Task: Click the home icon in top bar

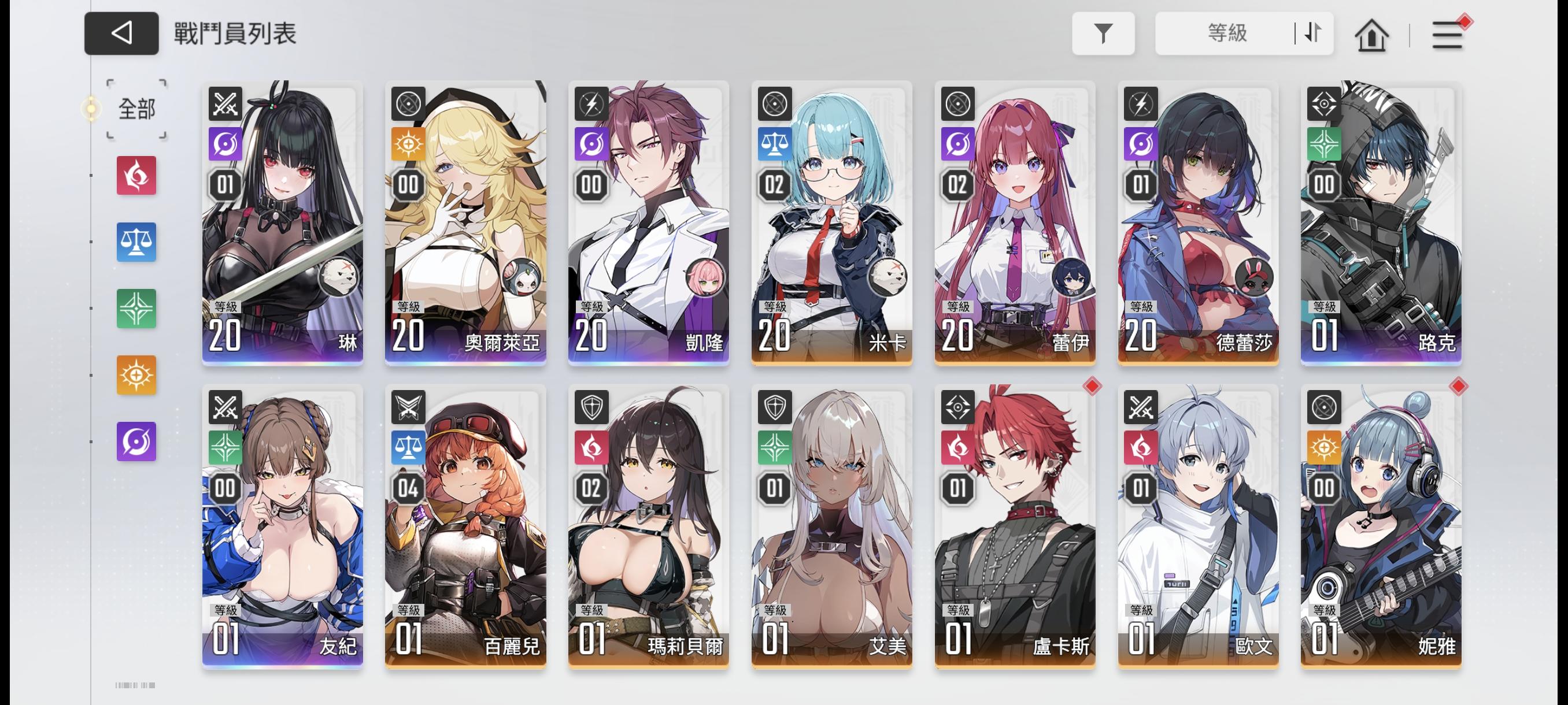Action: pyautogui.click(x=1371, y=35)
